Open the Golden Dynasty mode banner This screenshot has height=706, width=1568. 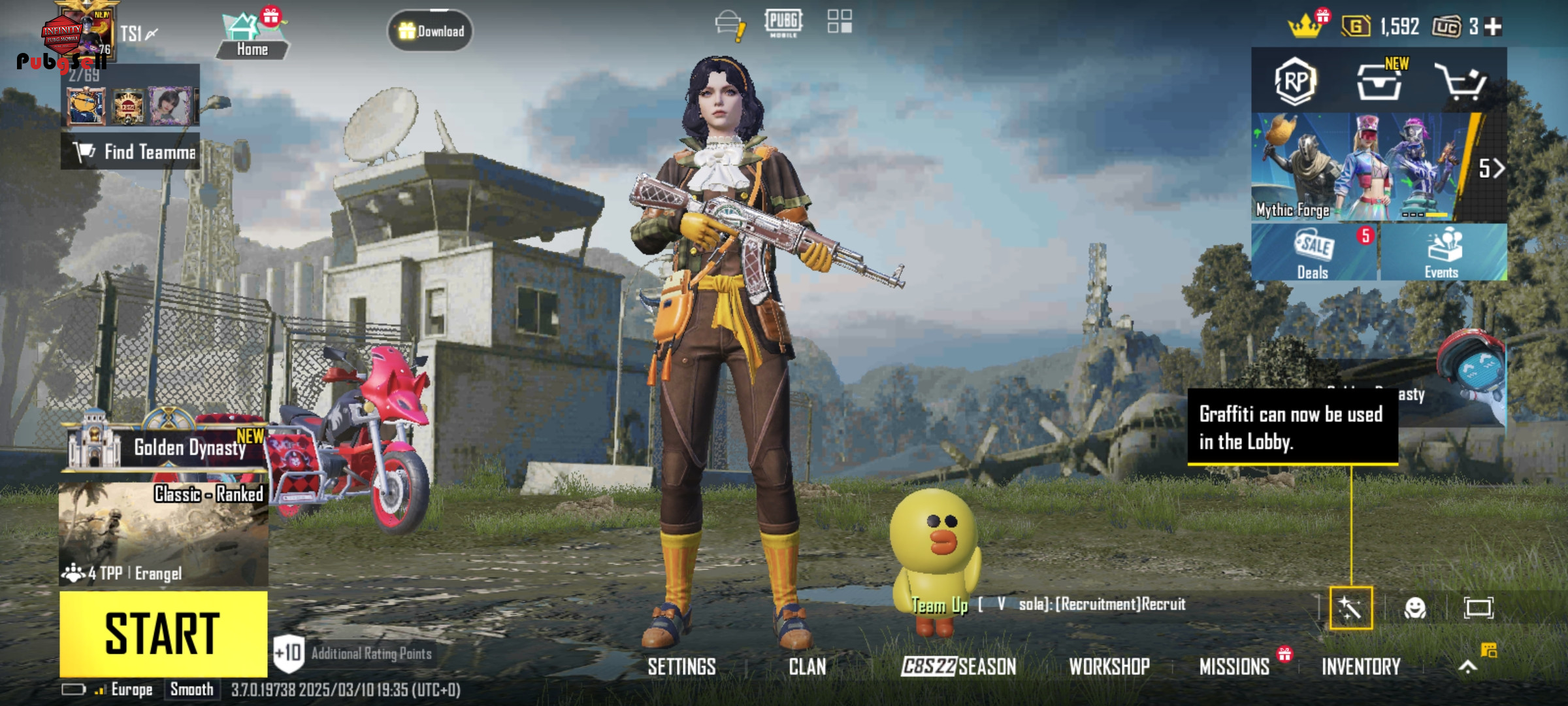165,446
